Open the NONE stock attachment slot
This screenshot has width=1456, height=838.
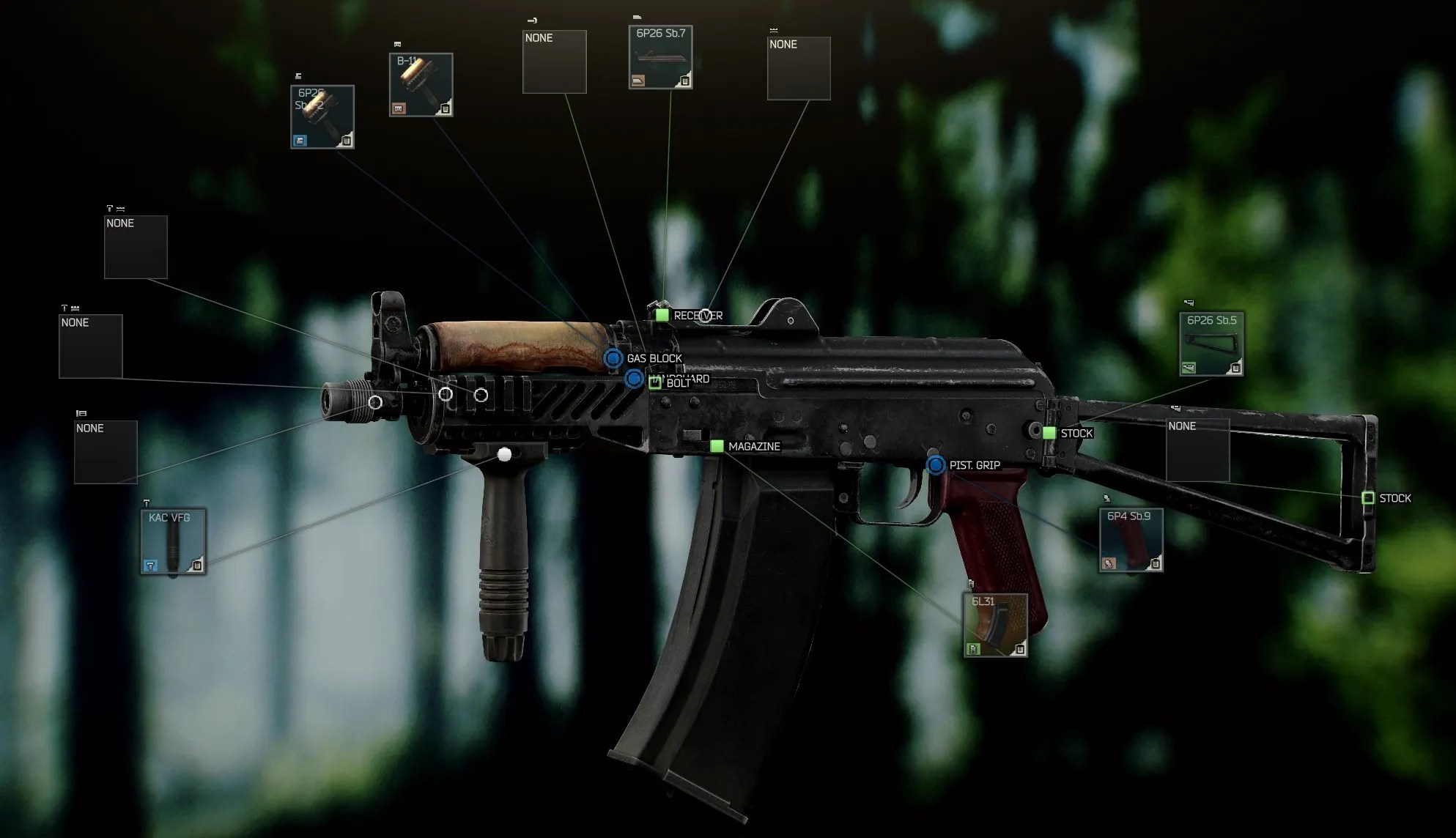(x=1199, y=450)
